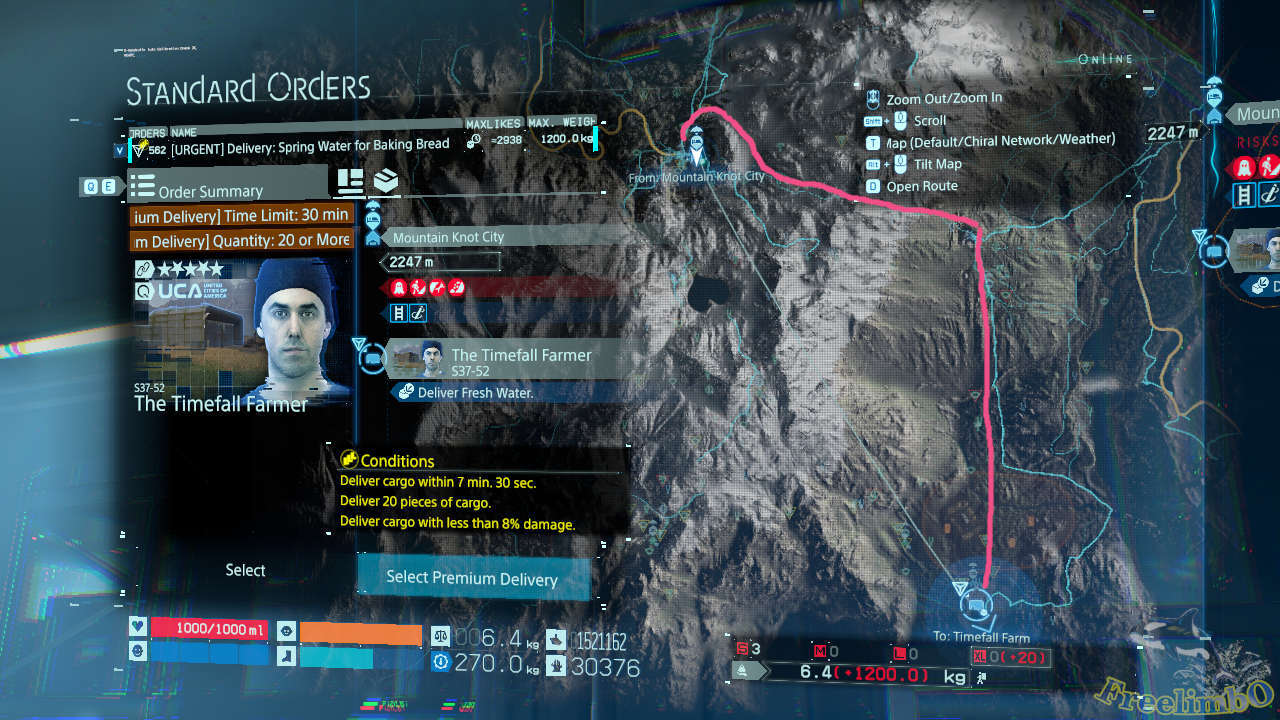Select the BT ghost risk icon near Mountain Knot City
The height and width of the screenshot is (720, 1280).
[x=398, y=287]
